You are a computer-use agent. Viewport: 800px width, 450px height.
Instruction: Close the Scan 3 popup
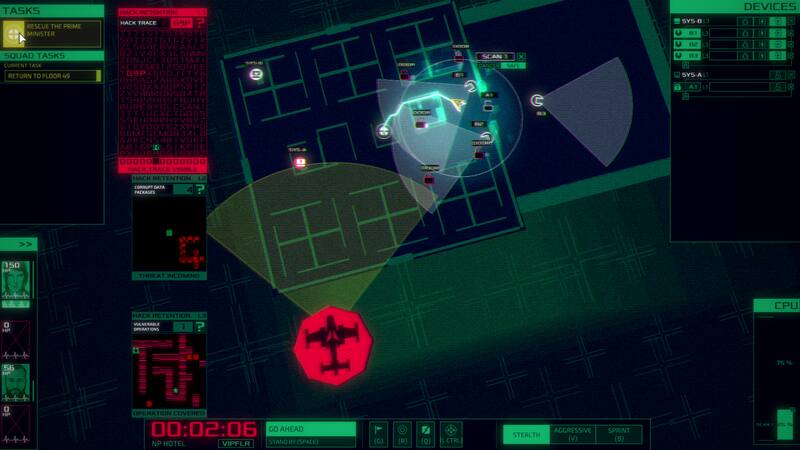[x=520, y=57]
